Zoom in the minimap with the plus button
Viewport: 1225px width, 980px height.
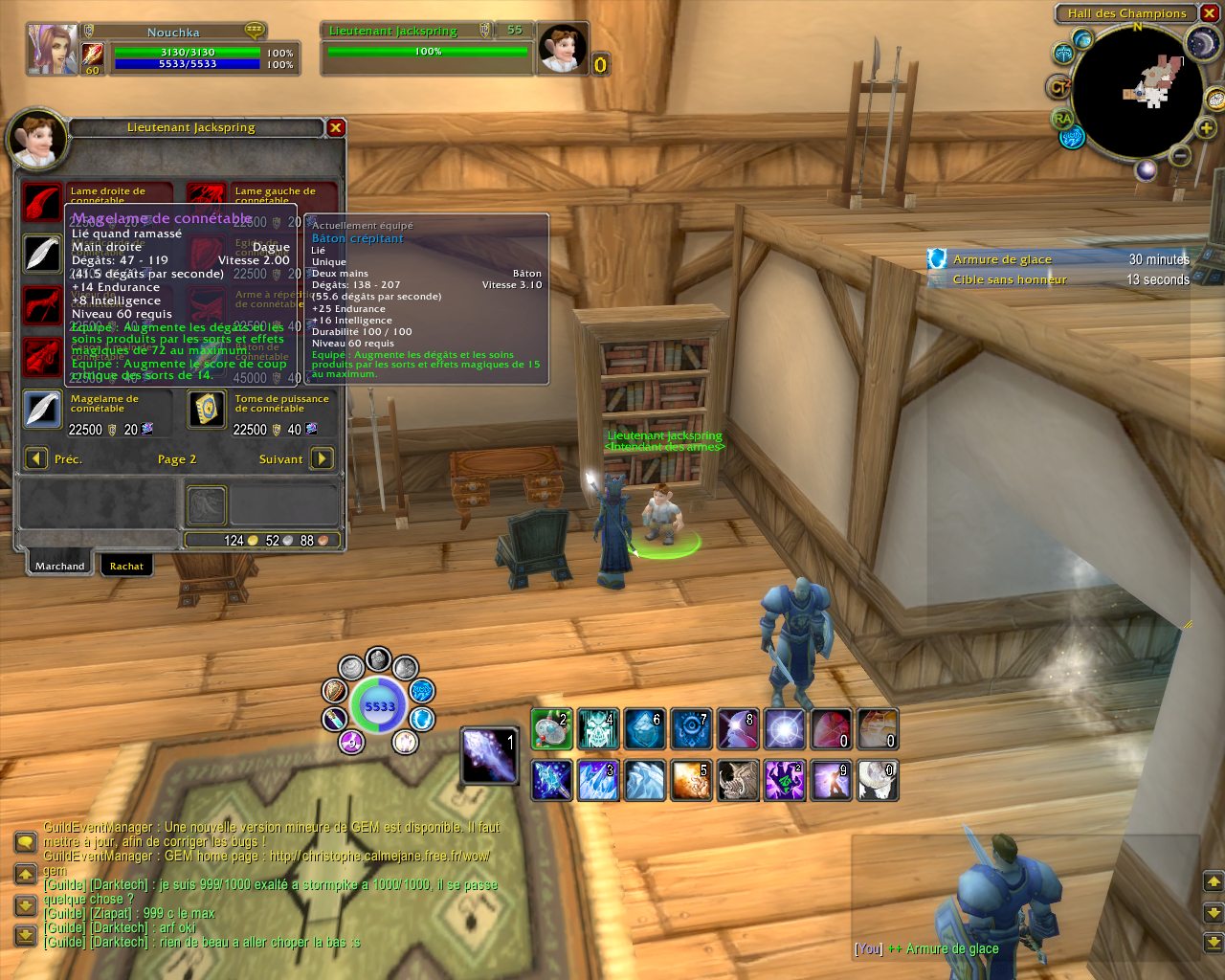coord(1206,127)
